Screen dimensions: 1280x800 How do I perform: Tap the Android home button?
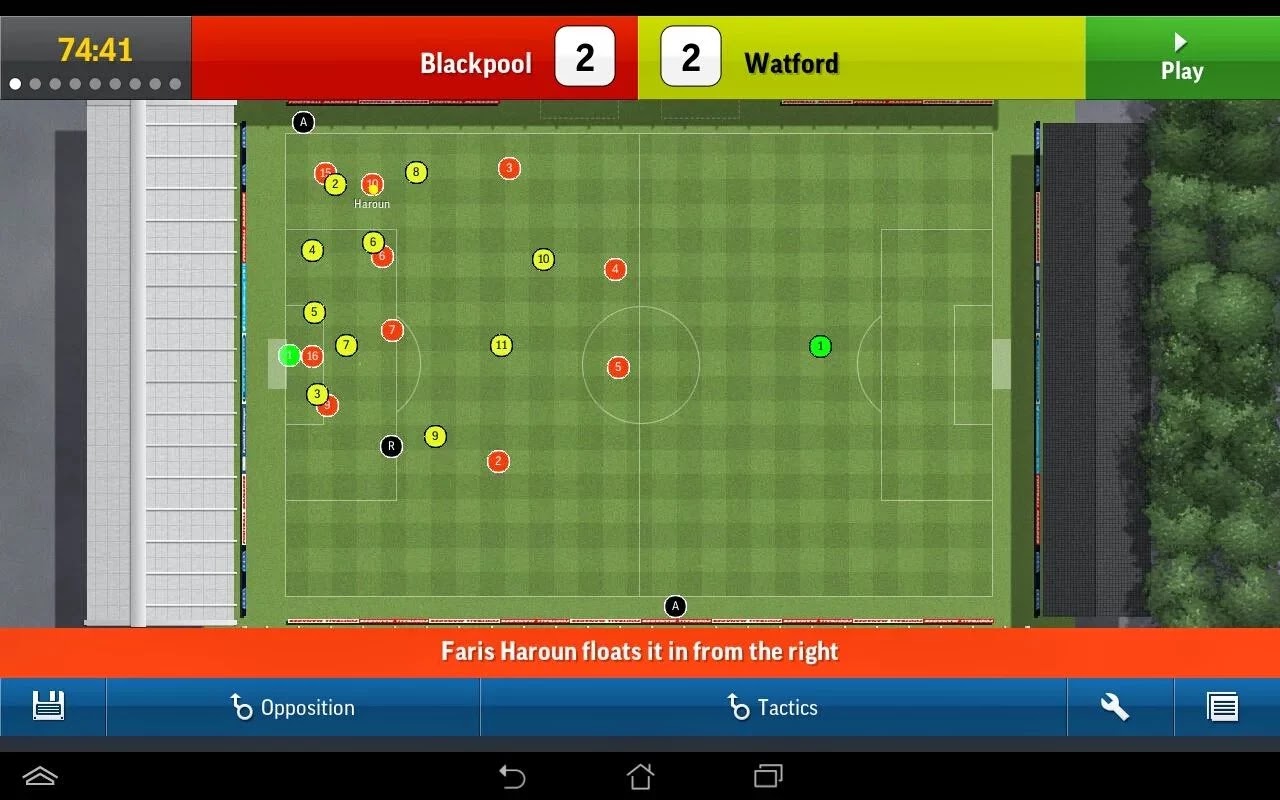tap(640, 776)
